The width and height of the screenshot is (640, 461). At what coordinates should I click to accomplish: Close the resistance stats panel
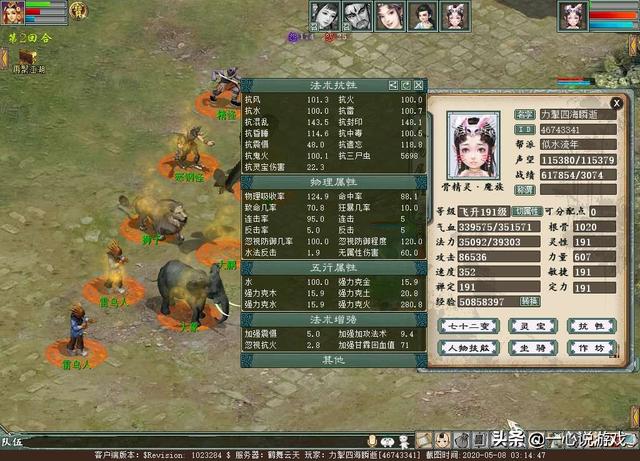pos(419,86)
